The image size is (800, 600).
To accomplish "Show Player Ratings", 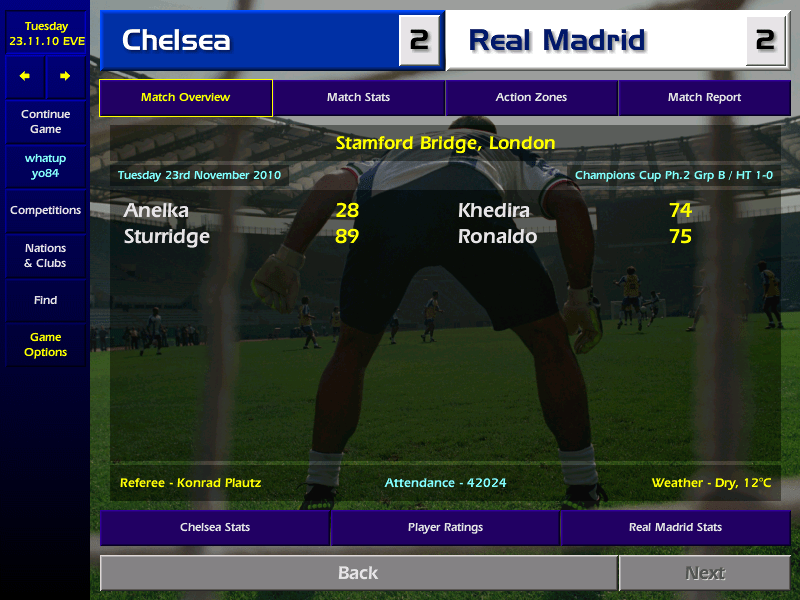I will click(445, 527).
